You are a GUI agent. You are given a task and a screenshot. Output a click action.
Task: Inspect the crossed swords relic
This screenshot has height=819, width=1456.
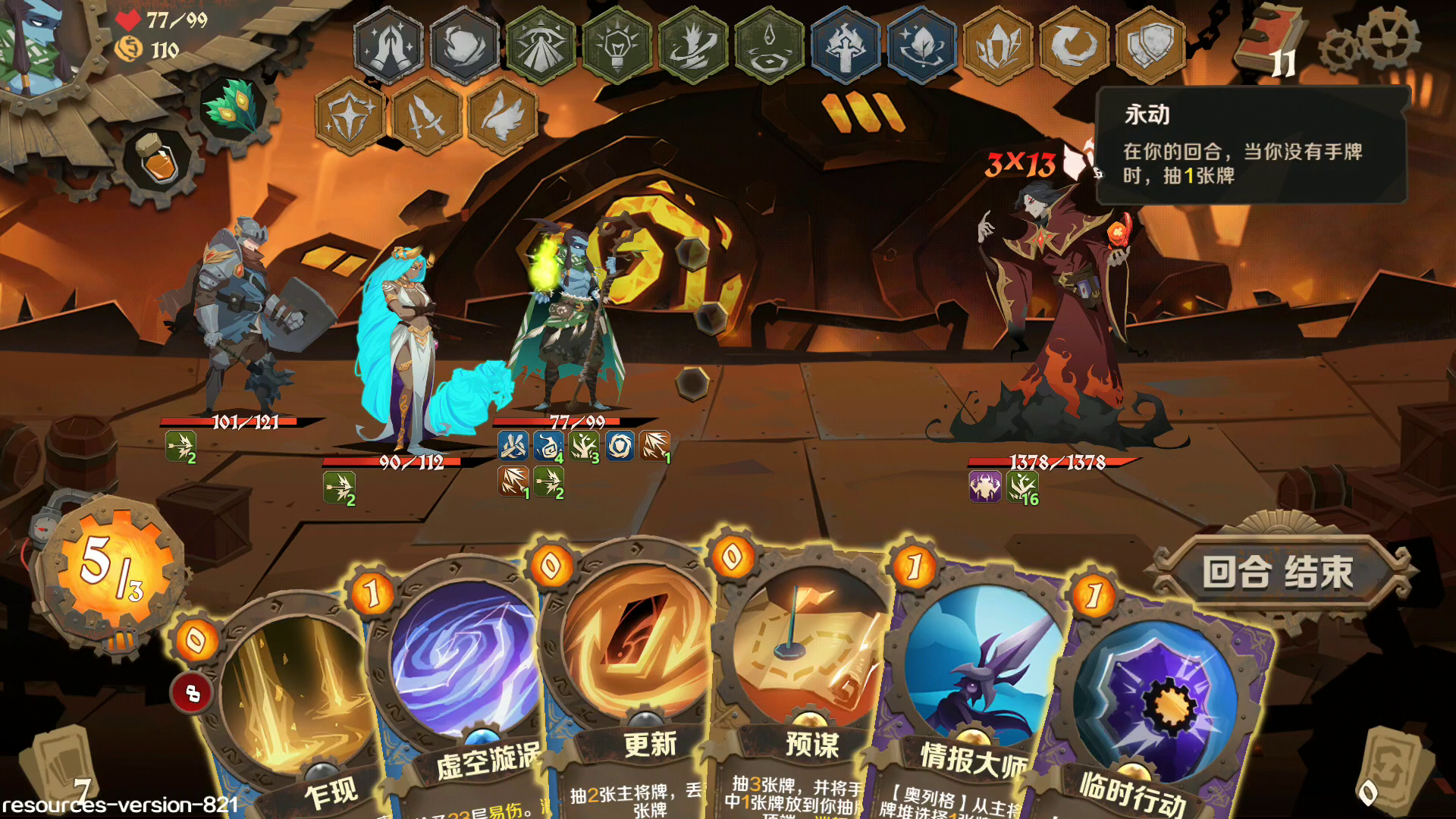[x=426, y=117]
